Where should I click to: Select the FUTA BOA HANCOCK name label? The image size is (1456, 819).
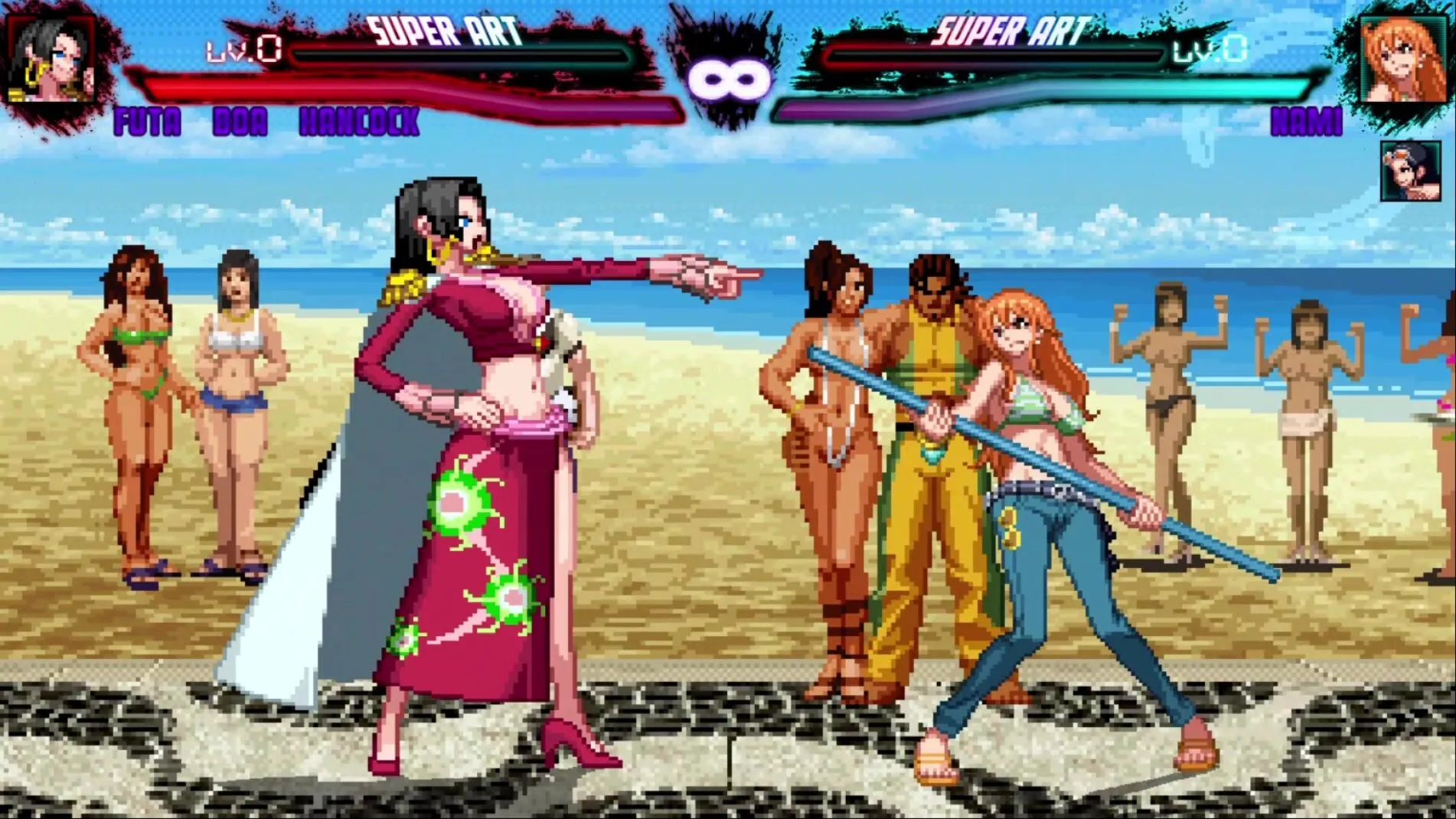click(264, 122)
